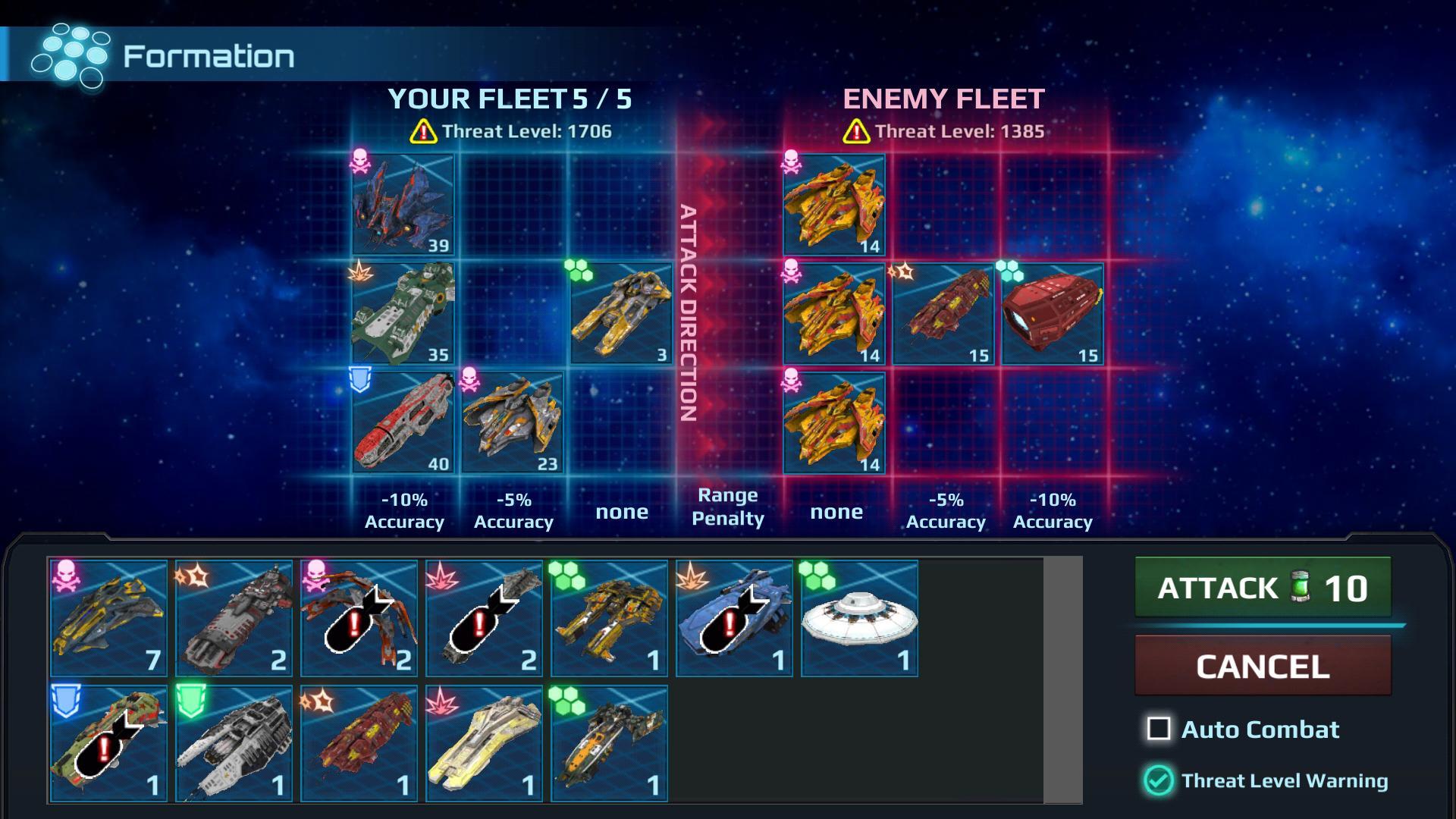Click the threat level warning triangle for your fleet
Viewport: 1456px width, 819px height.
422,133
